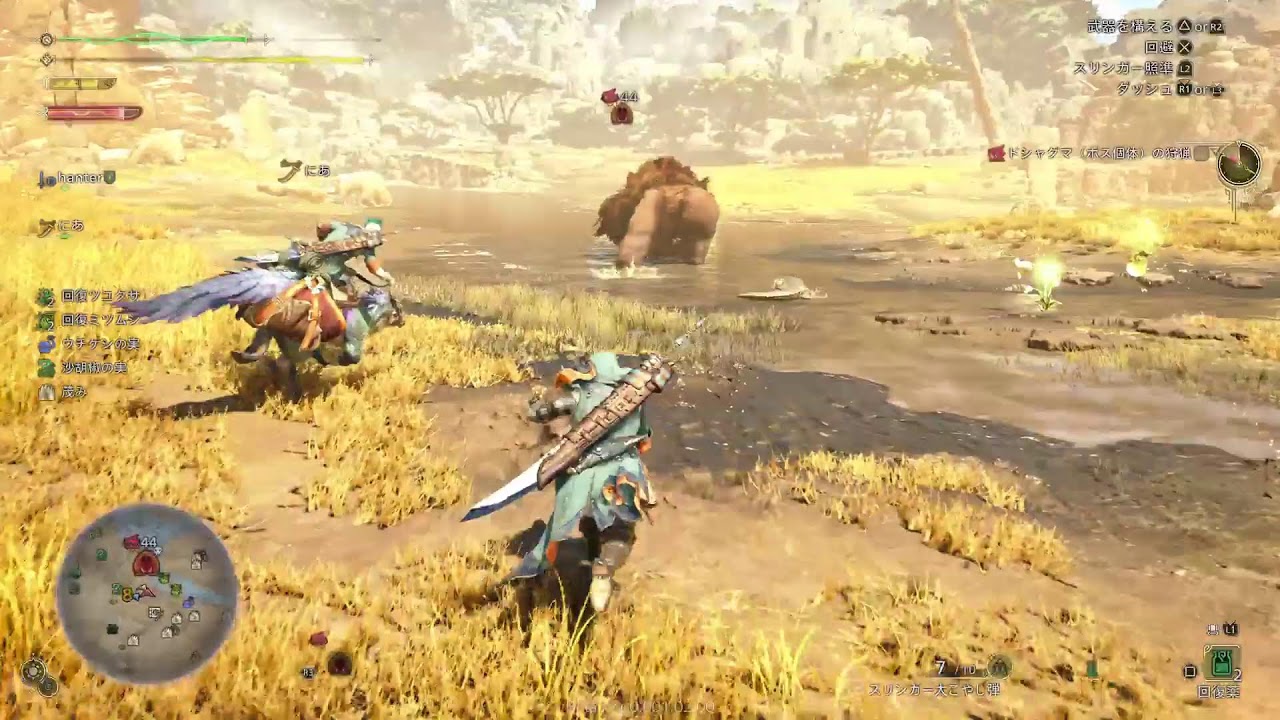Click the slinger ammo icon
Viewport: 1280px width, 720px height.
point(998,666)
